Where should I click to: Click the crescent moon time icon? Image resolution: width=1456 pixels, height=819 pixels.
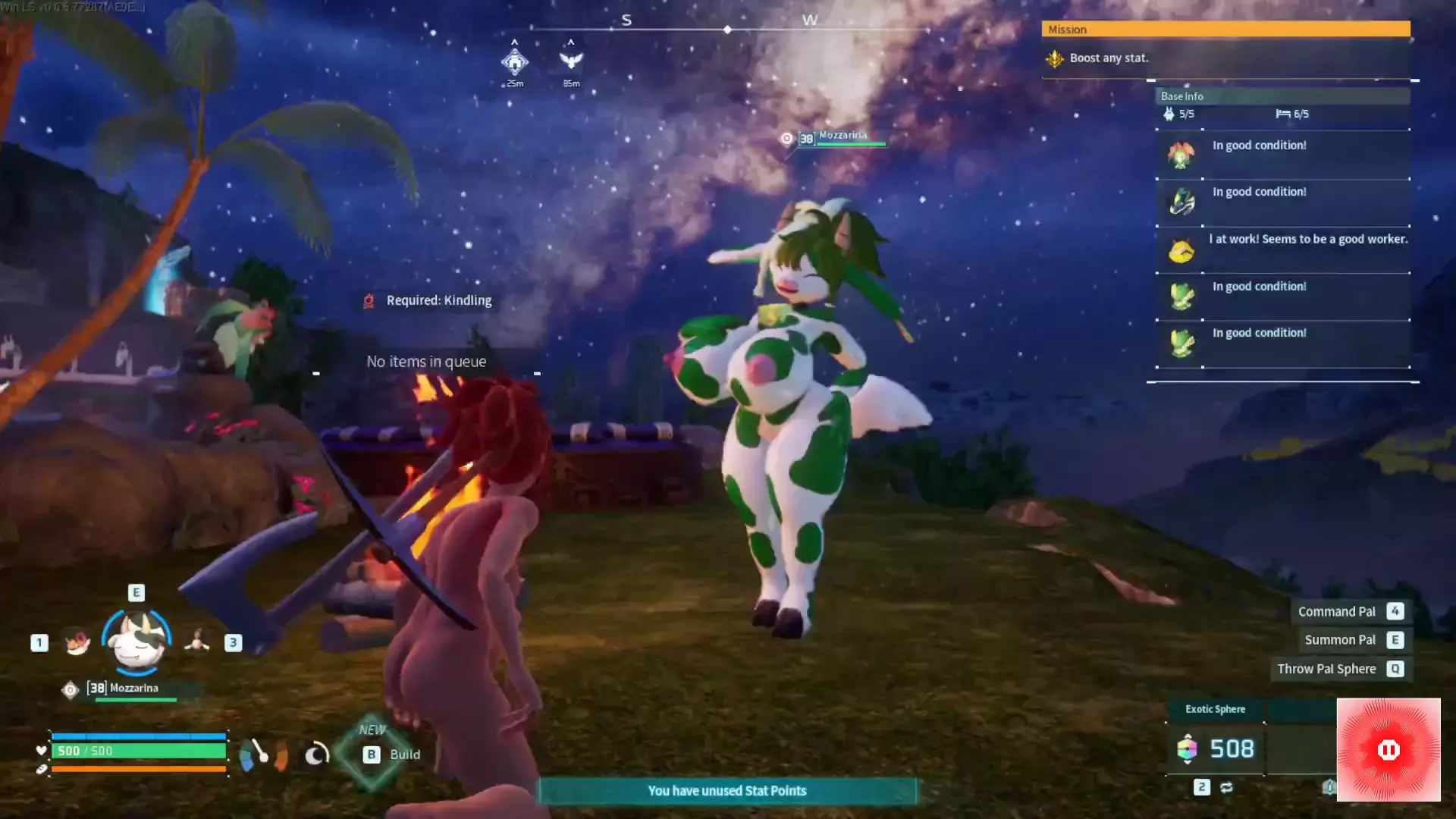point(316,754)
